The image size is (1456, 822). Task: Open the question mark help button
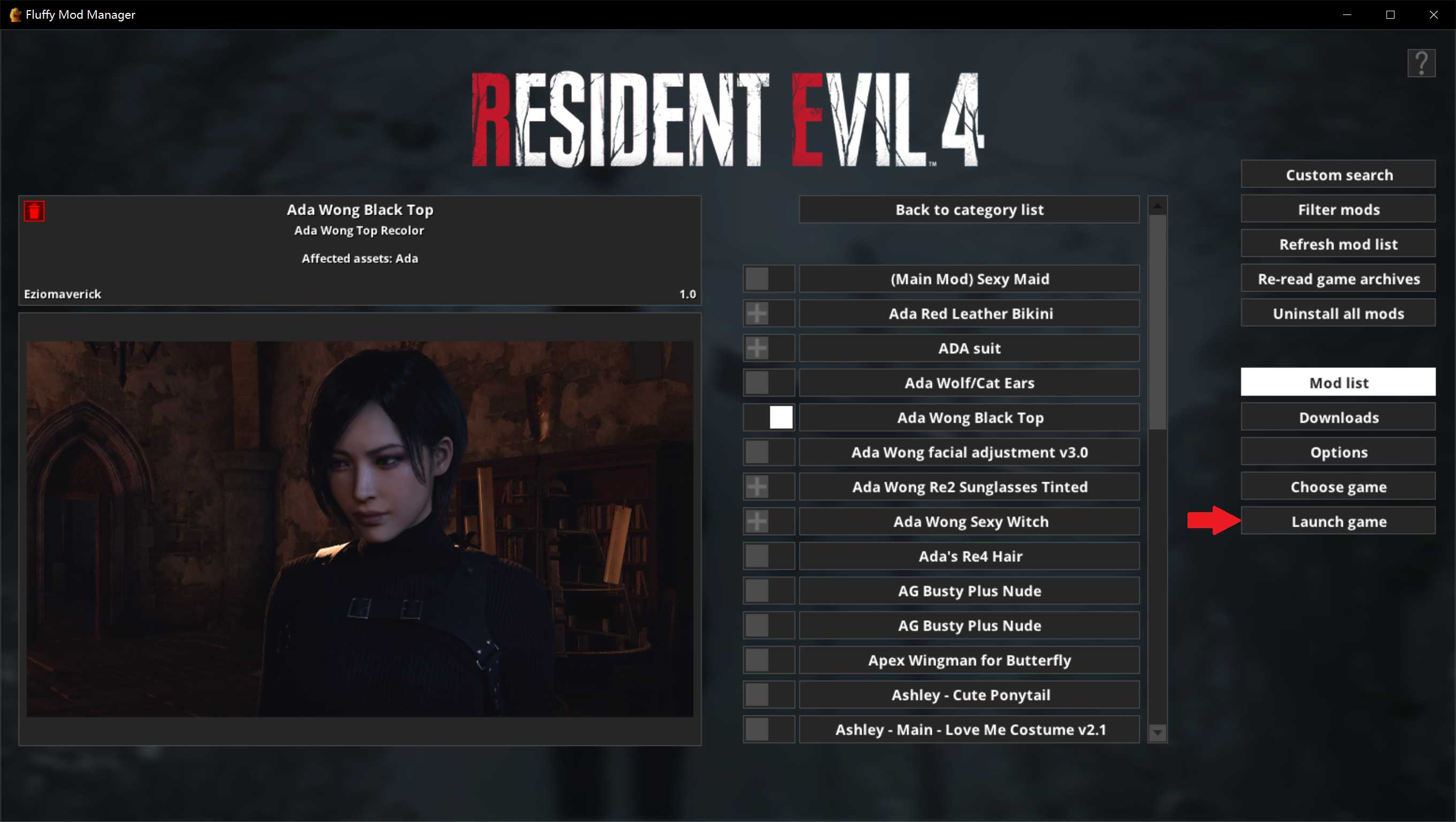coord(1421,63)
